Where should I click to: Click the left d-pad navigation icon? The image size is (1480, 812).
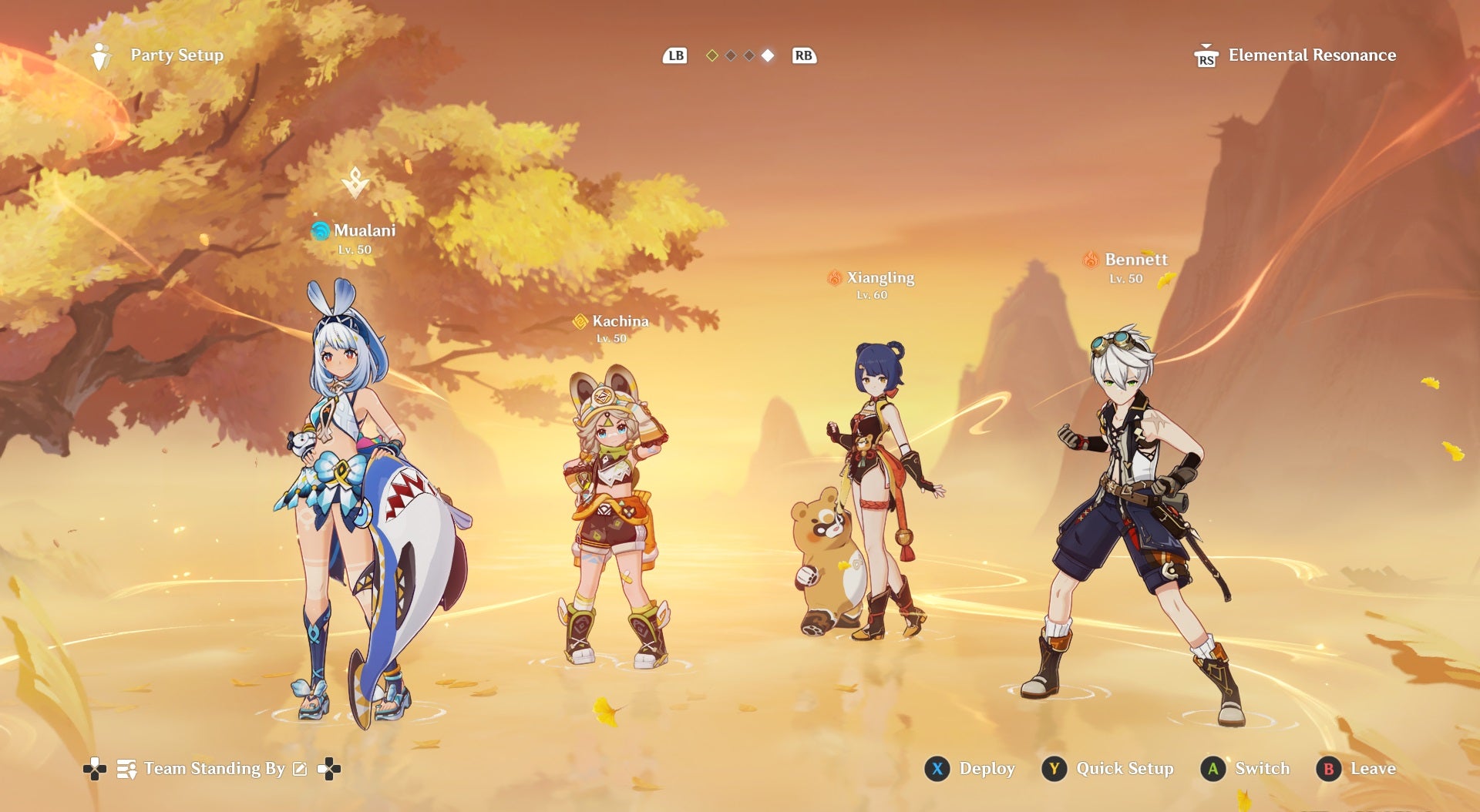(x=96, y=768)
